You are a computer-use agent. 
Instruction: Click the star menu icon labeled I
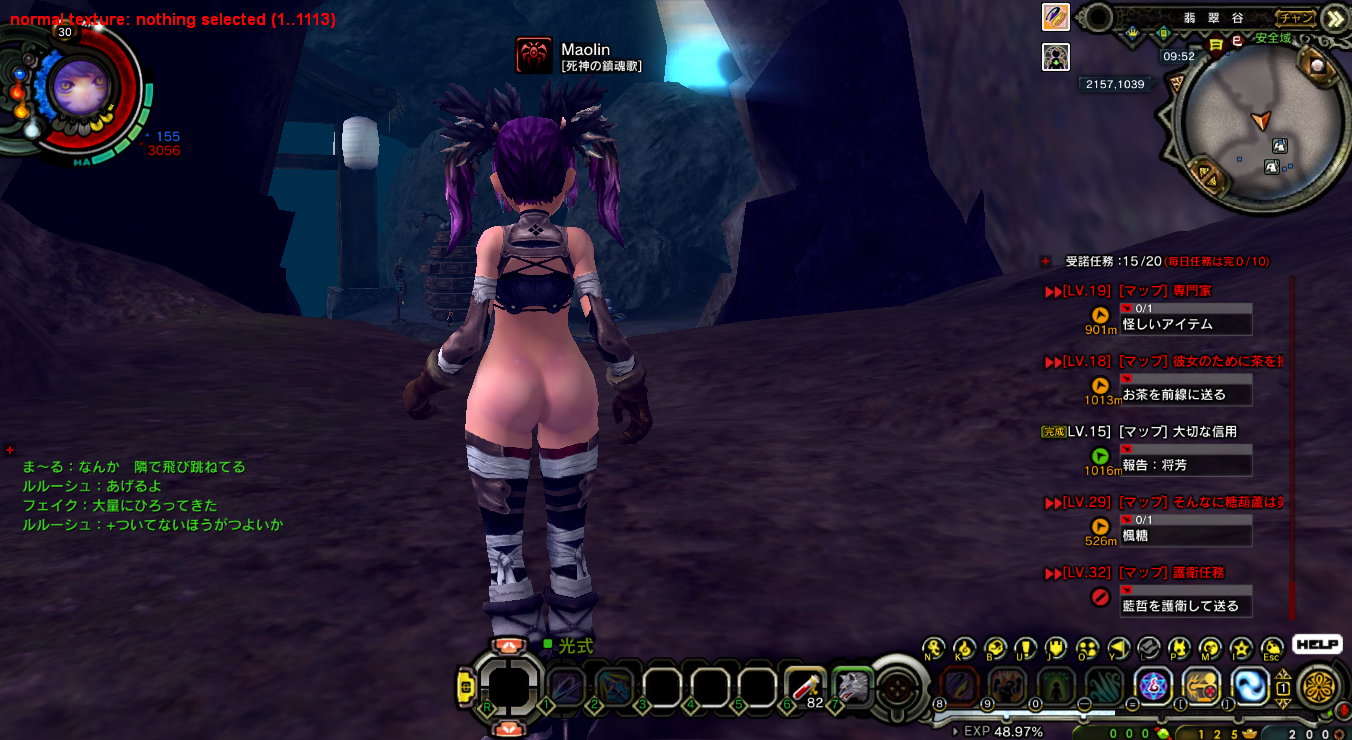(1241, 648)
